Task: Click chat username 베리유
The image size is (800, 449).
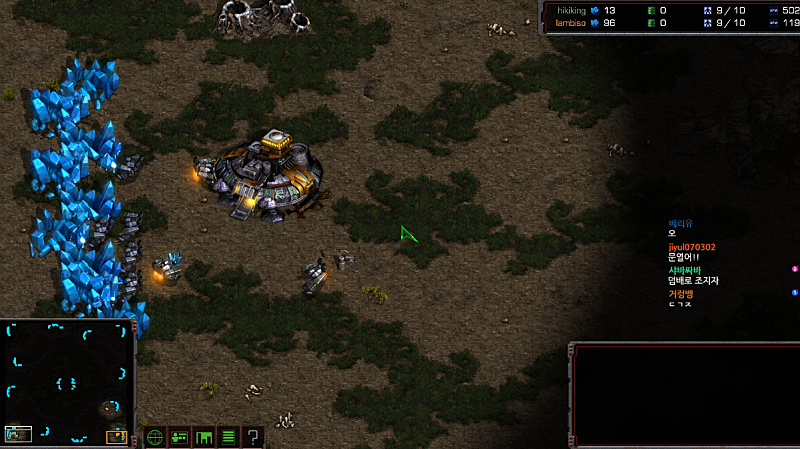Action: pos(680,223)
